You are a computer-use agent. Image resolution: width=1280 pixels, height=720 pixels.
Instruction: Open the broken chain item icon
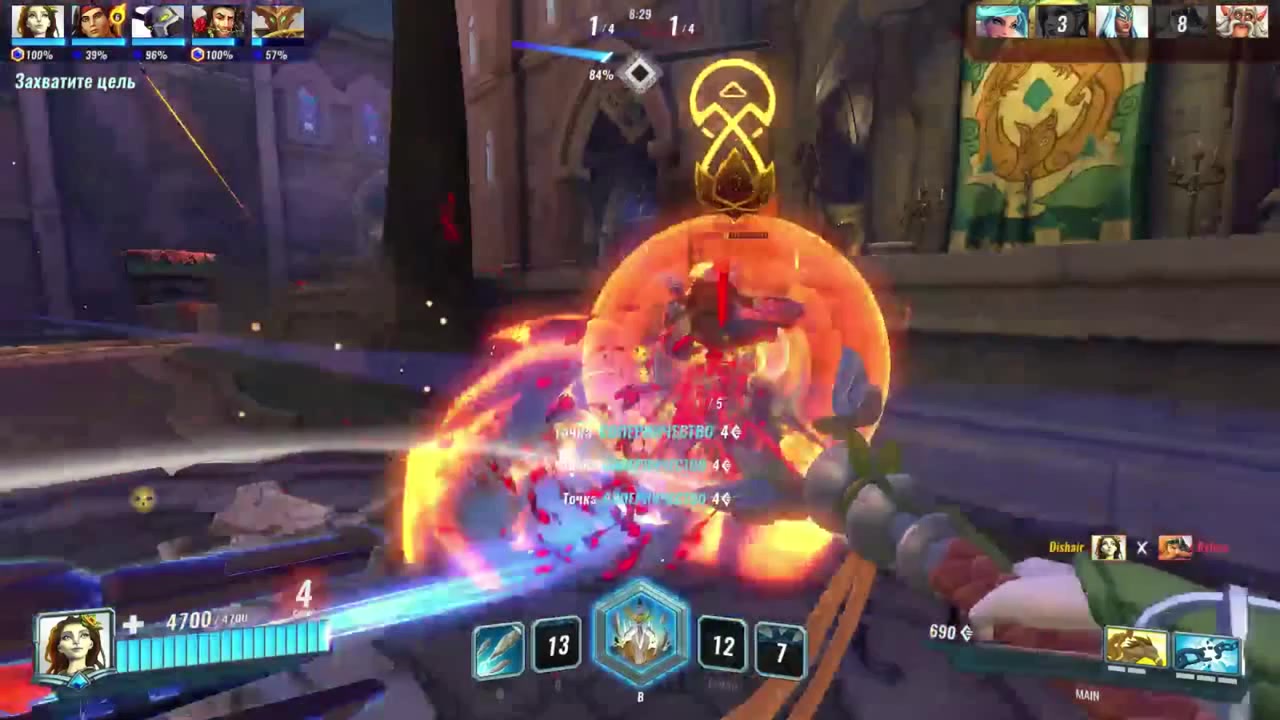(x=1207, y=653)
